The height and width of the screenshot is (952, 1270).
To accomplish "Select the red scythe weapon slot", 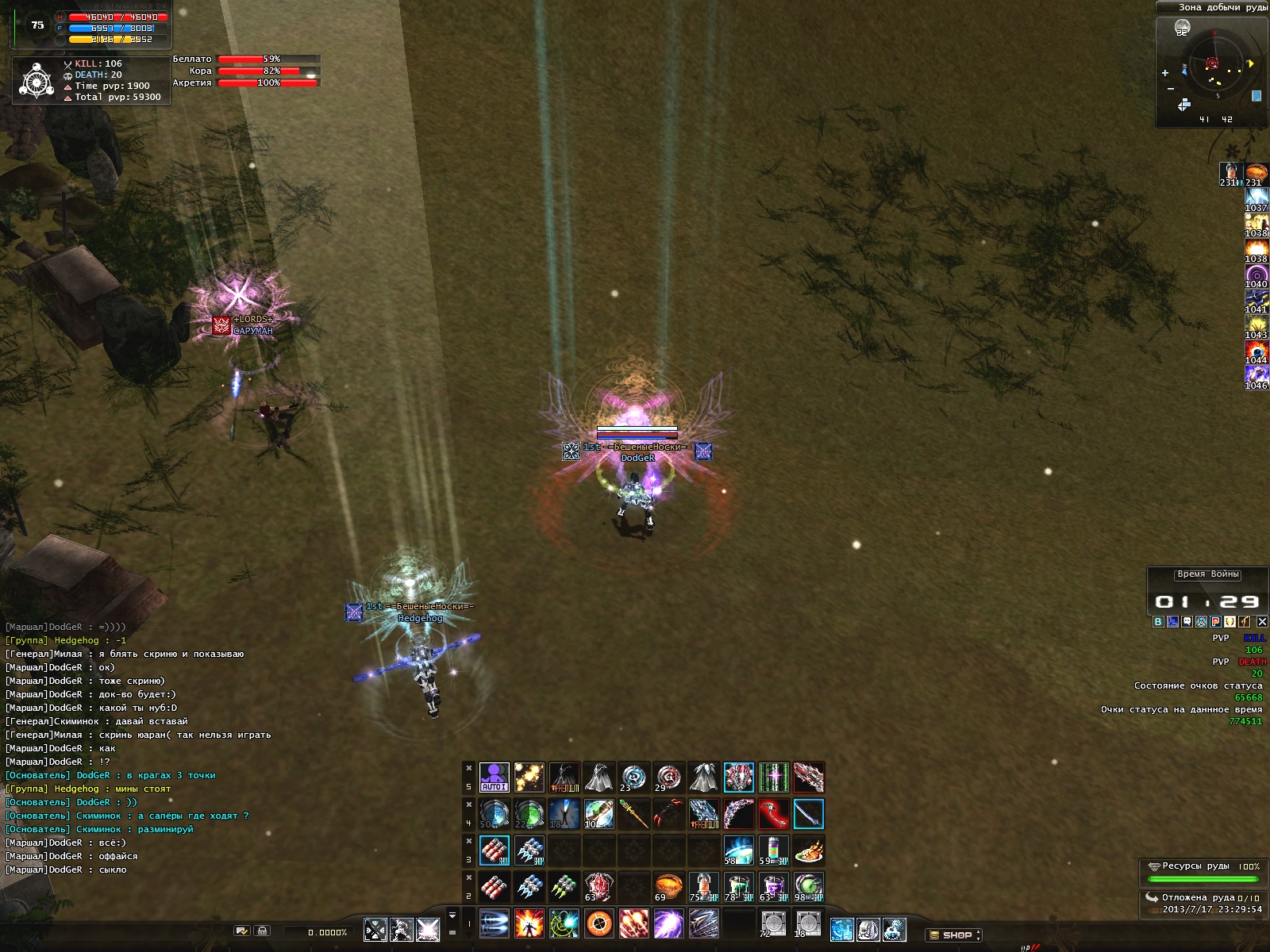I will pyautogui.click(x=773, y=814).
